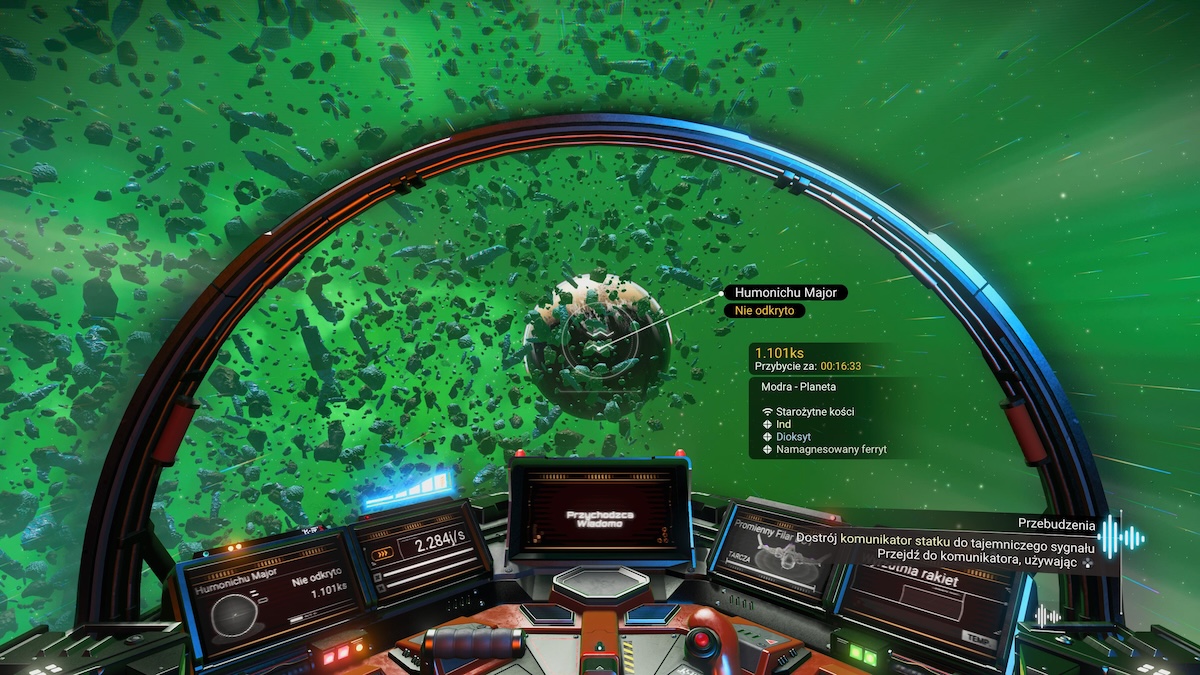Select the Humonichu Major planet label

click(785, 293)
